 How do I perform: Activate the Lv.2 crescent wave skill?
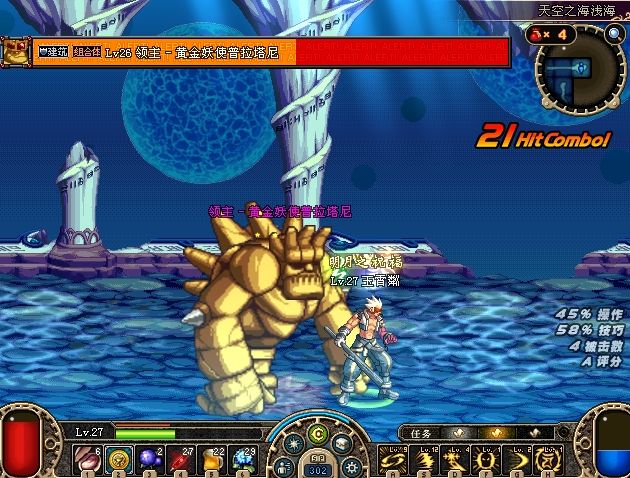click(521, 459)
